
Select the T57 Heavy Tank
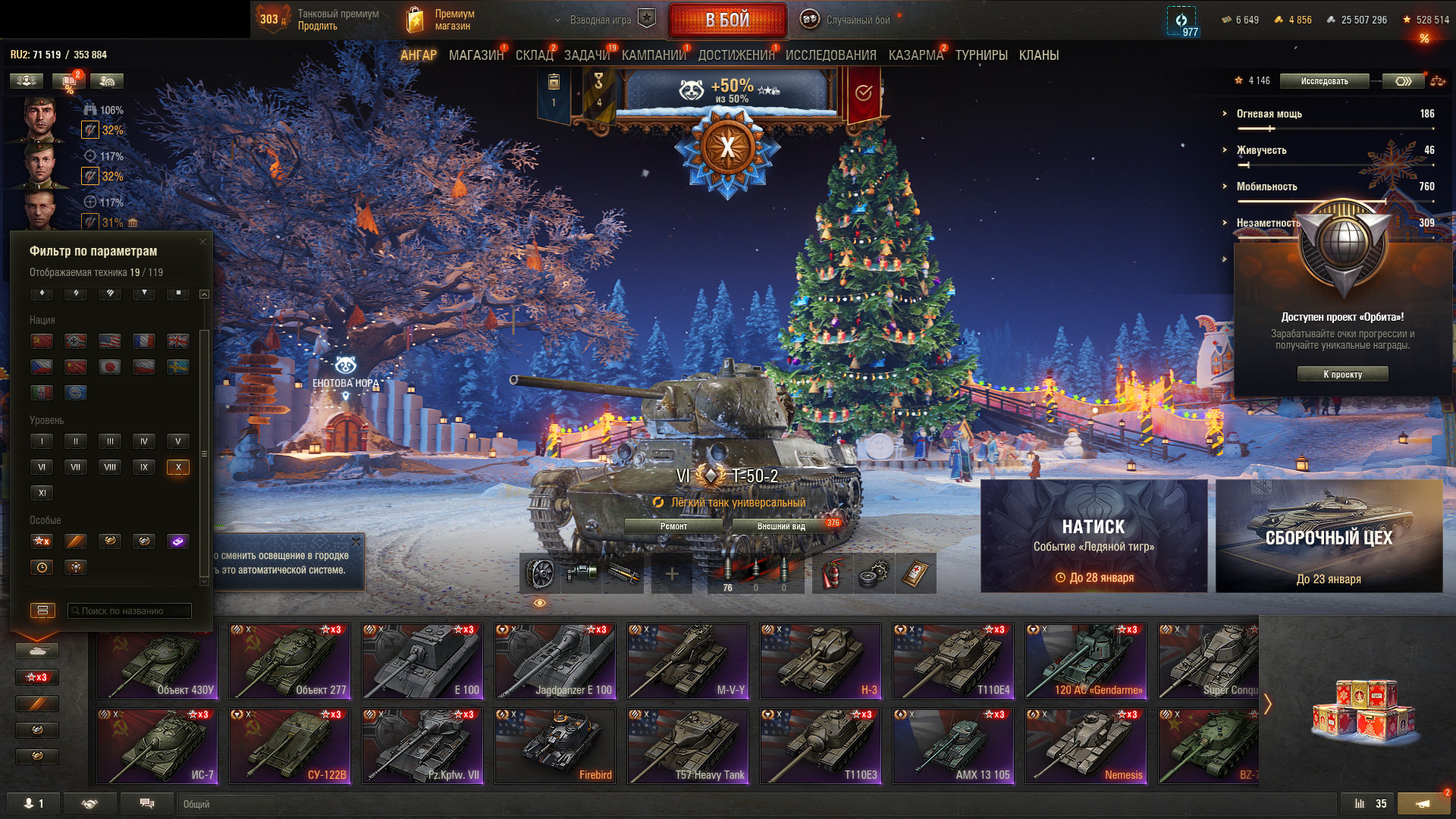[x=688, y=745]
